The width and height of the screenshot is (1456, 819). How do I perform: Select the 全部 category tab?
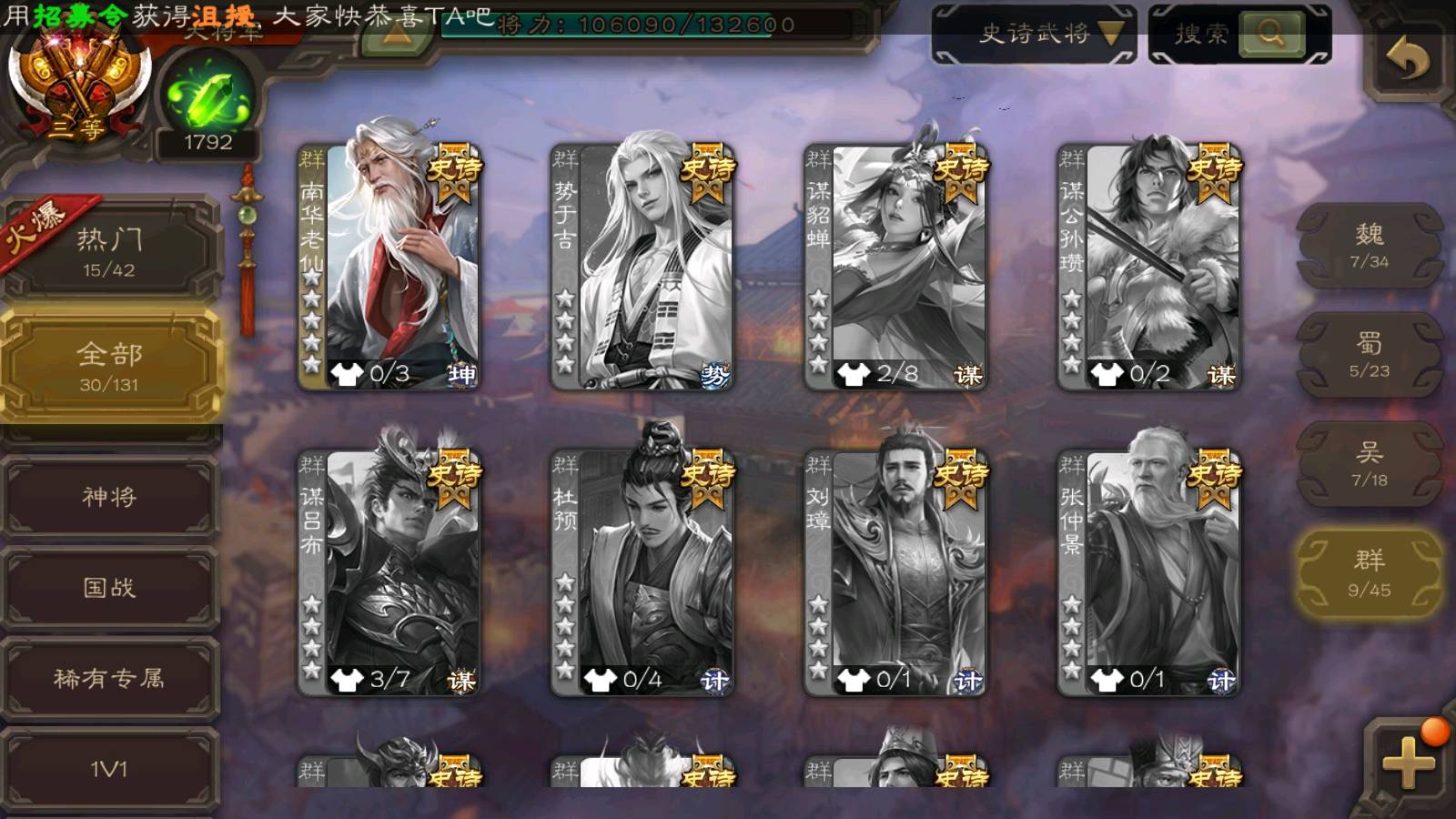tap(109, 365)
